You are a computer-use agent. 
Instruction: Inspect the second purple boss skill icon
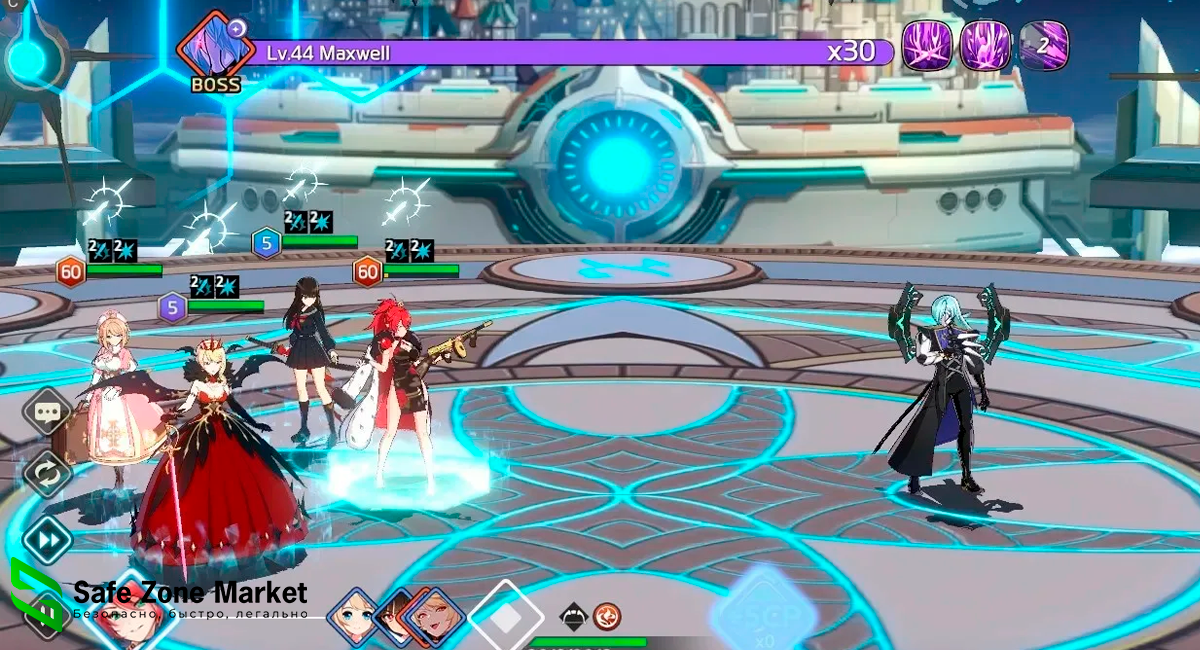point(985,46)
